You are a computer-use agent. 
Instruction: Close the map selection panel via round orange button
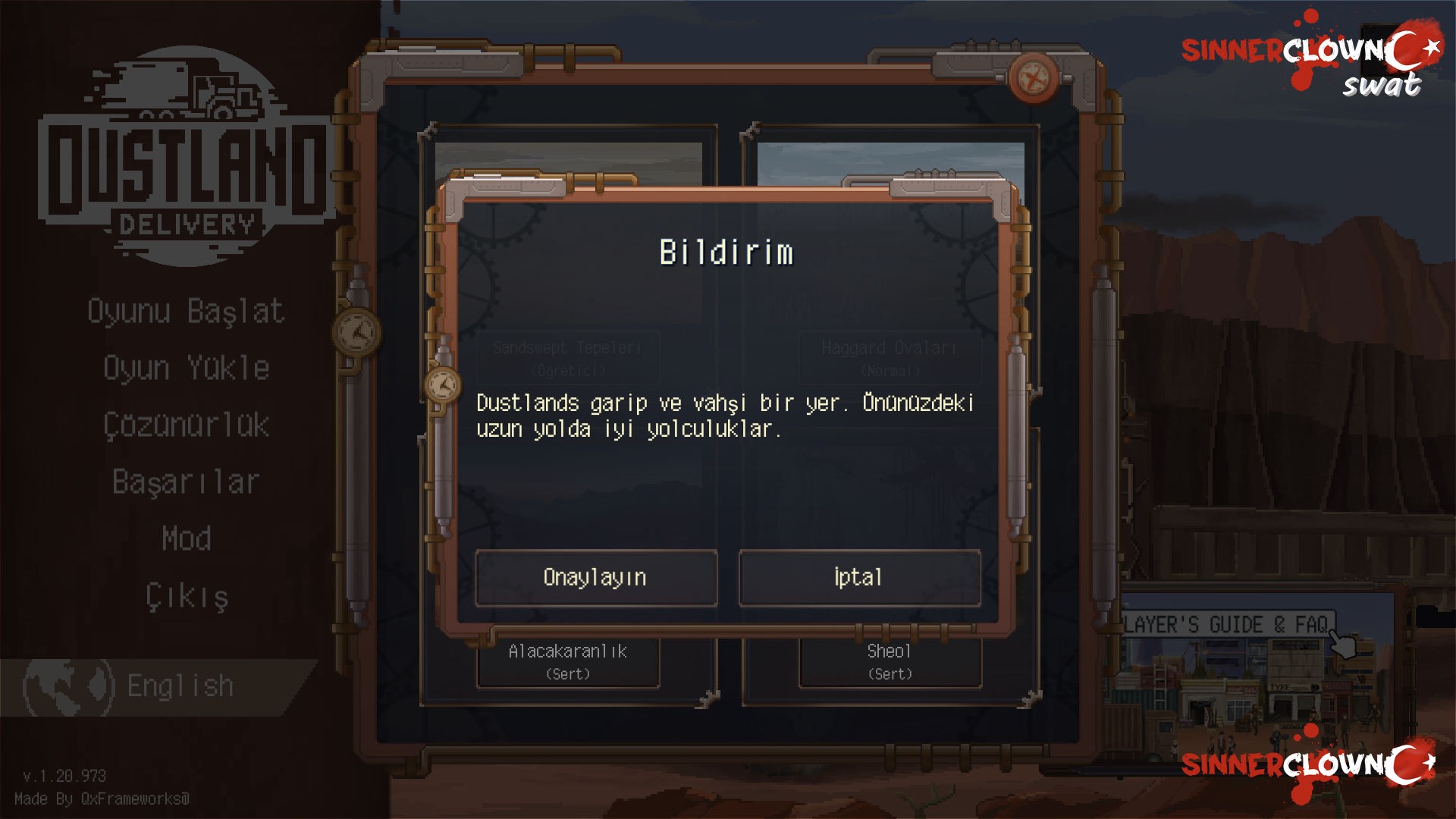coord(1033,77)
